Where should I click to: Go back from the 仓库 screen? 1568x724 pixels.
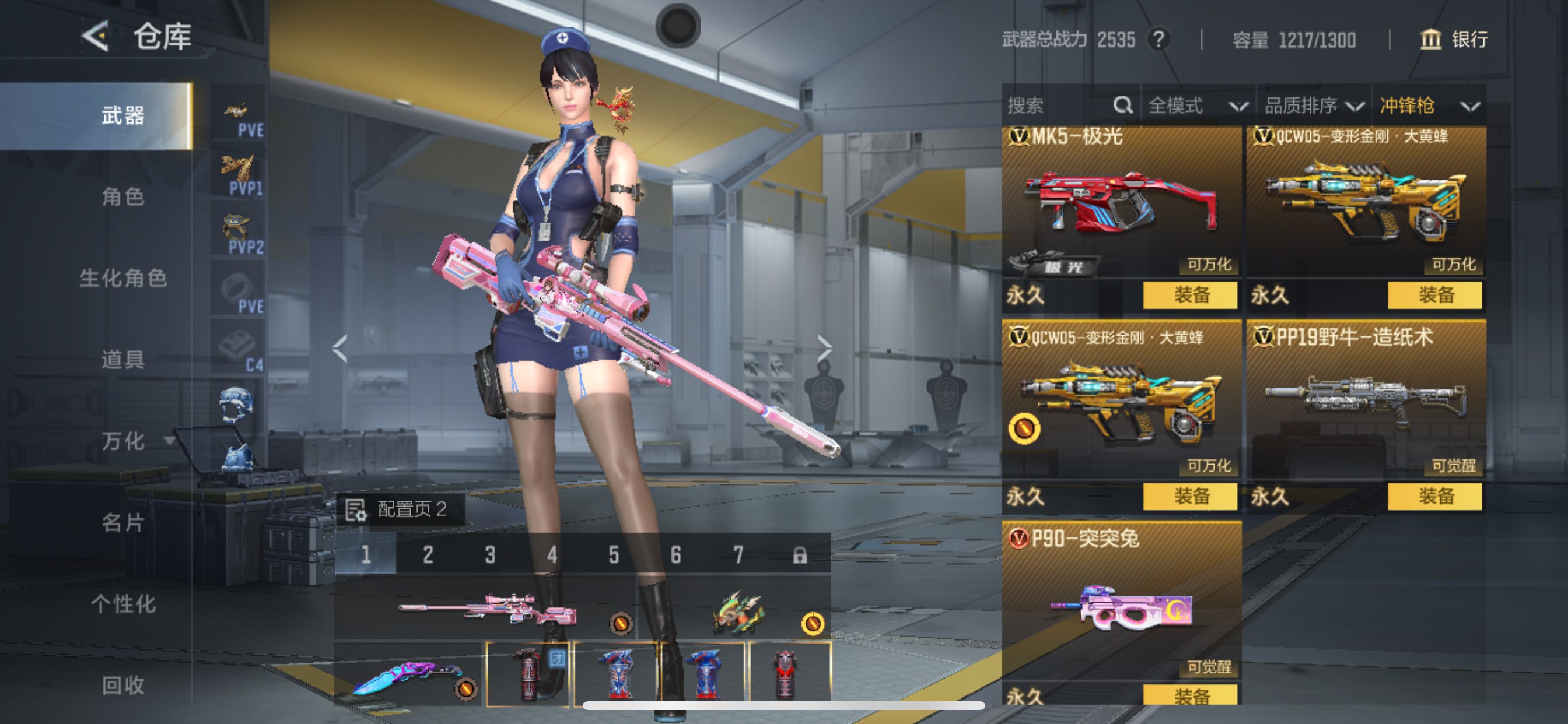(95, 37)
